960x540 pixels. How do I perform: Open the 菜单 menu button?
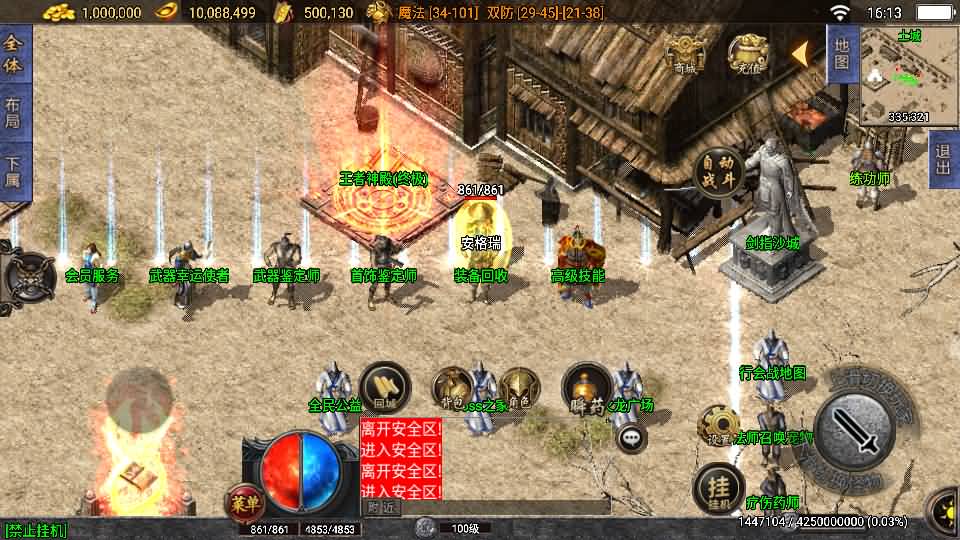243,500
